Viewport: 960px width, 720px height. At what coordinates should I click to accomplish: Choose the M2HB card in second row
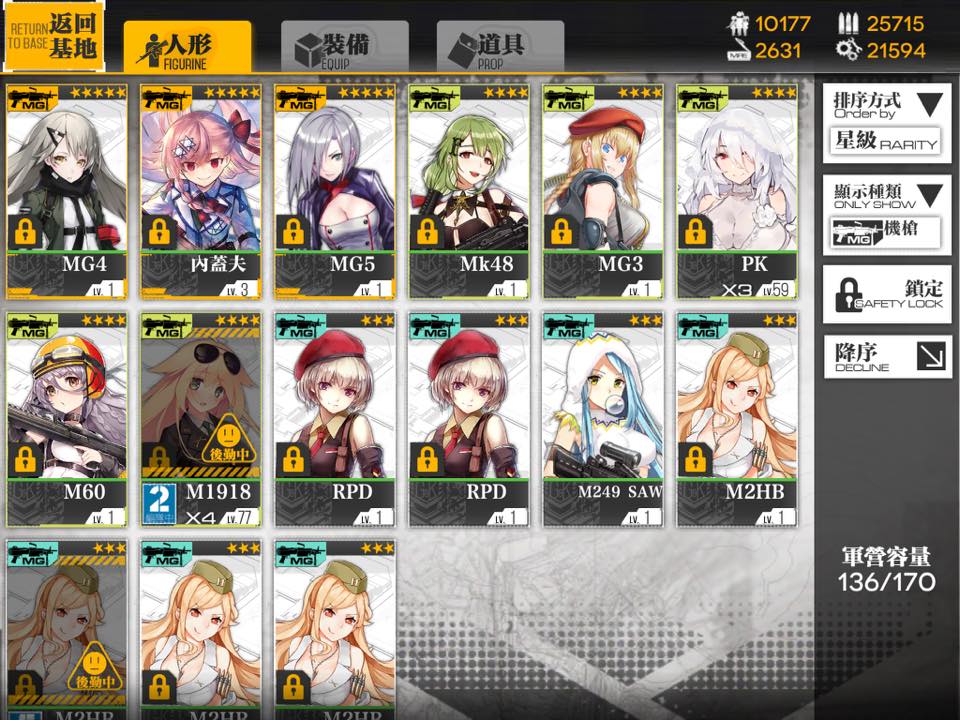(x=737, y=418)
